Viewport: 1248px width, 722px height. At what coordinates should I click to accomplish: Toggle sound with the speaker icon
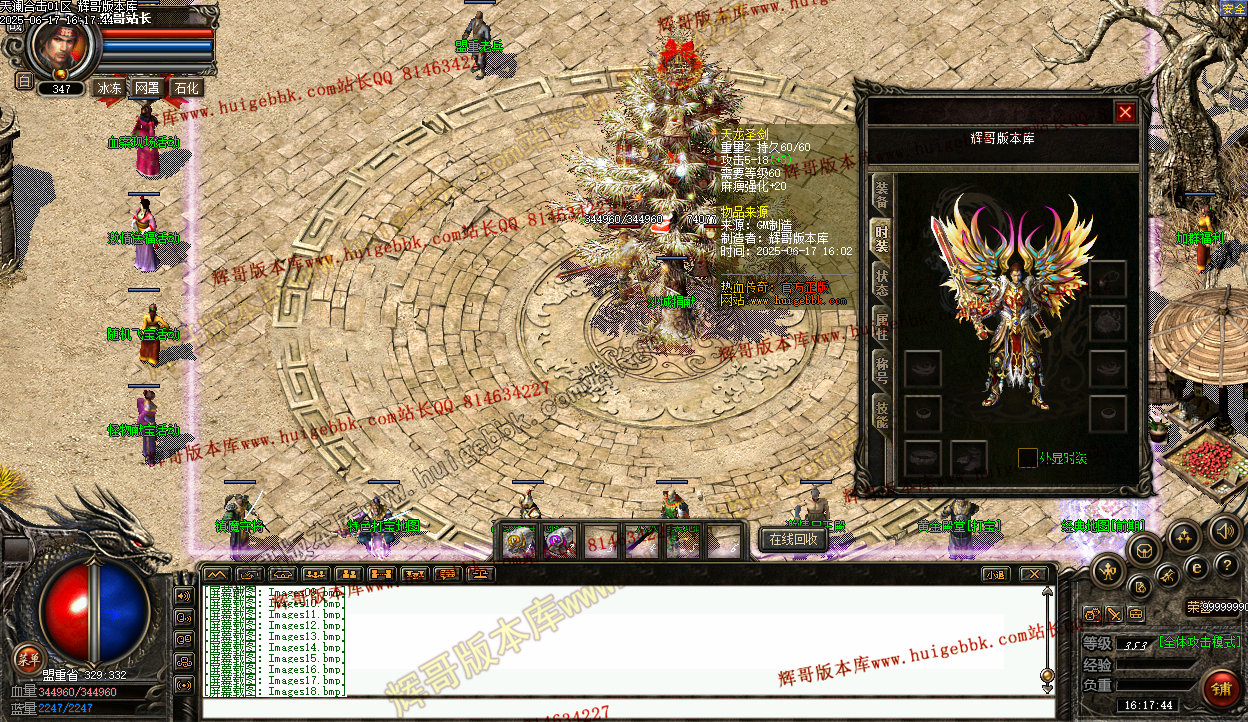tap(1224, 530)
